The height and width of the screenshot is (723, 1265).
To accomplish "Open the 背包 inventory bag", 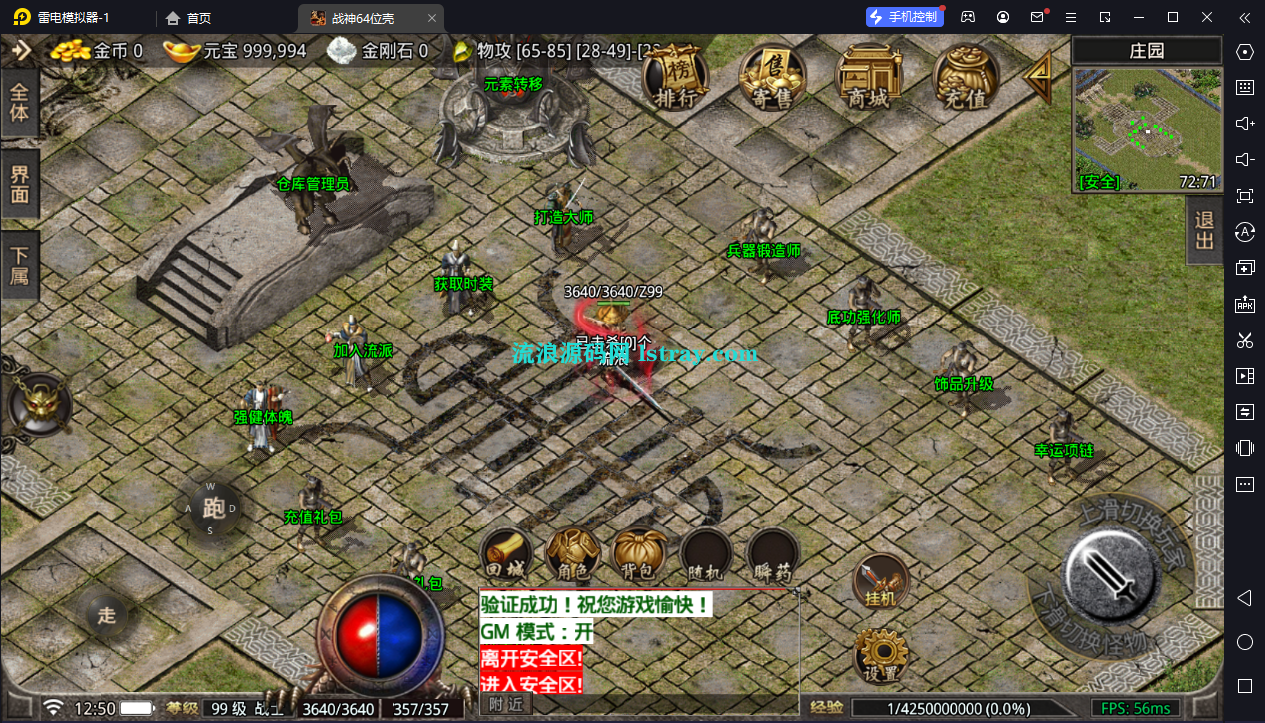I will click(x=640, y=554).
